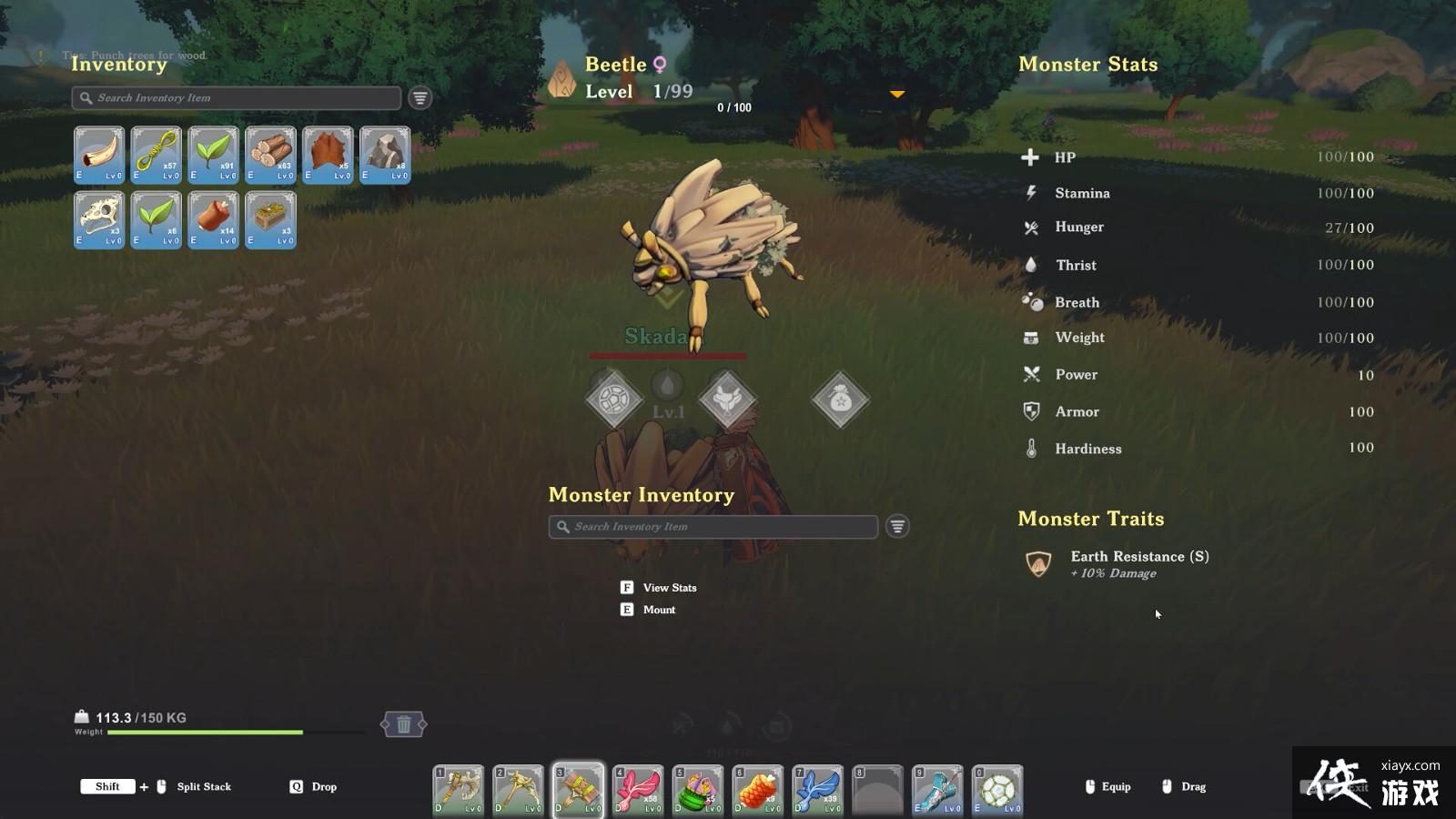Click the trash bin icon near the weight bar
The width and height of the screenshot is (1456, 819).
pos(406,724)
